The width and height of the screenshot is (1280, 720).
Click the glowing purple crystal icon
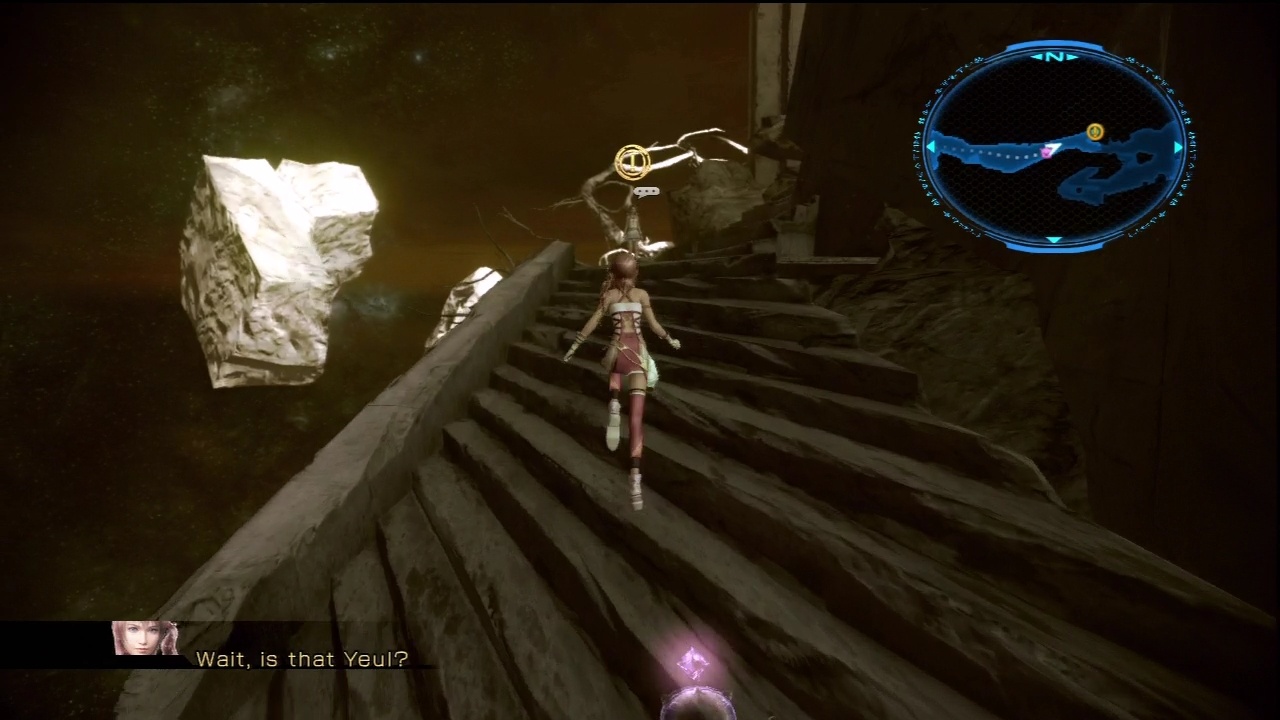692,663
